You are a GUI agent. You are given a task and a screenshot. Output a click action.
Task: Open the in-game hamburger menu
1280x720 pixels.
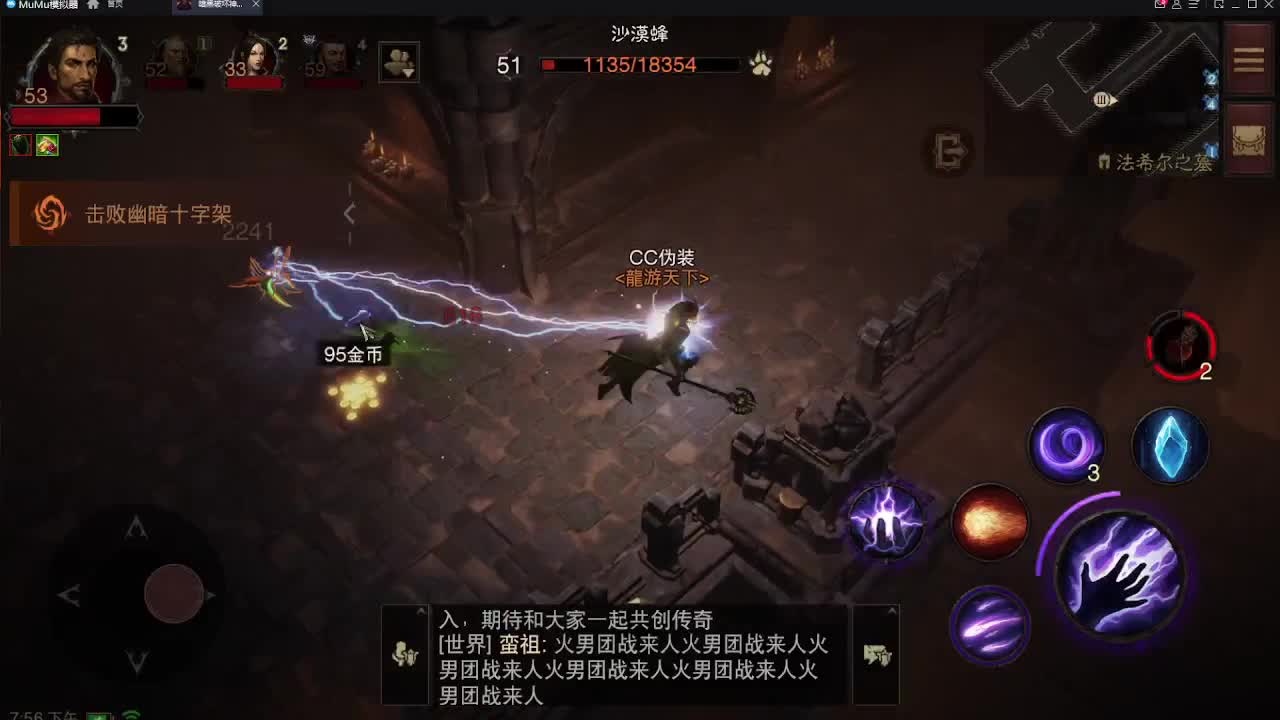click(1248, 60)
